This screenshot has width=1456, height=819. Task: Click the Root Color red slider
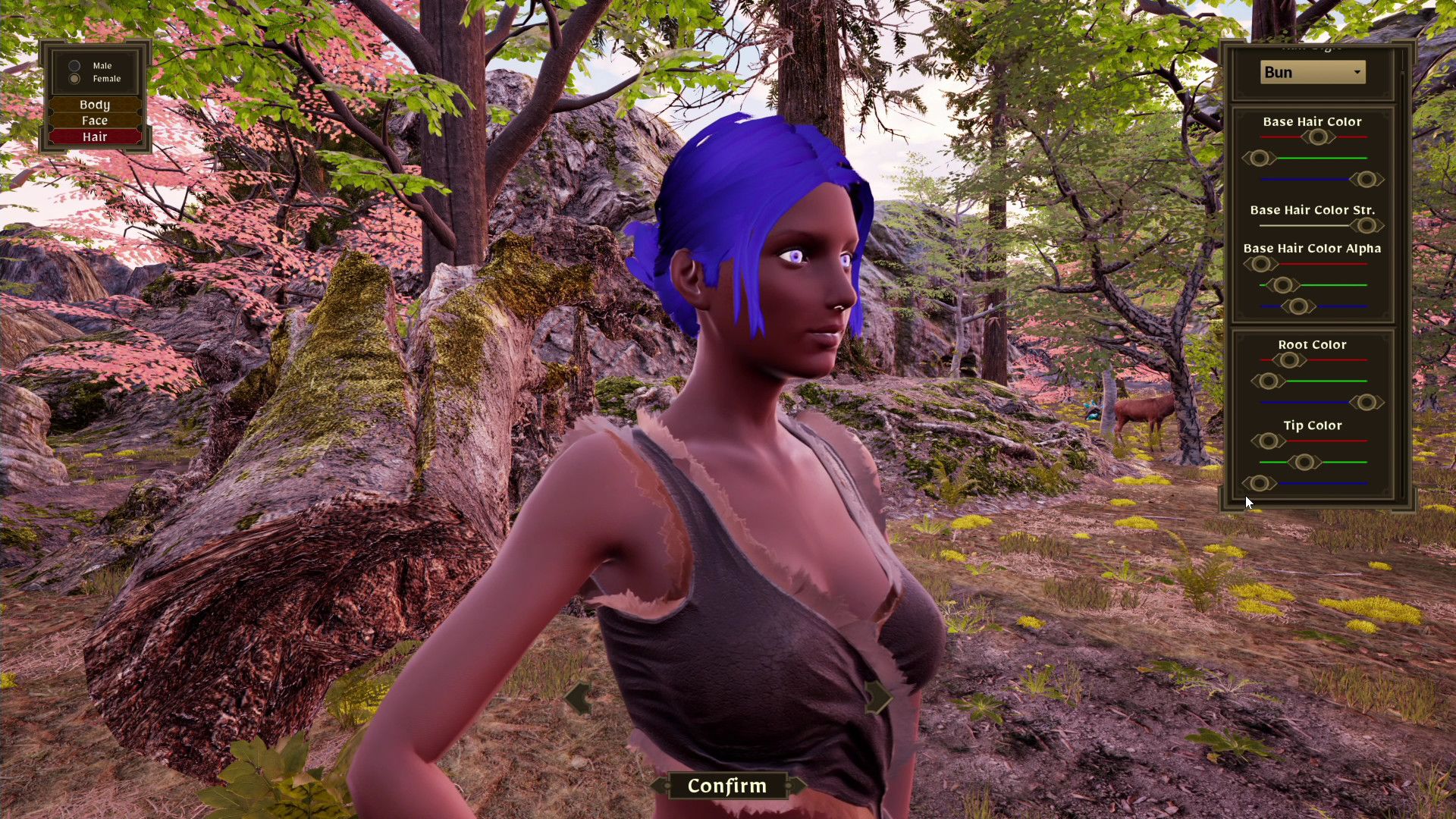(x=1288, y=360)
